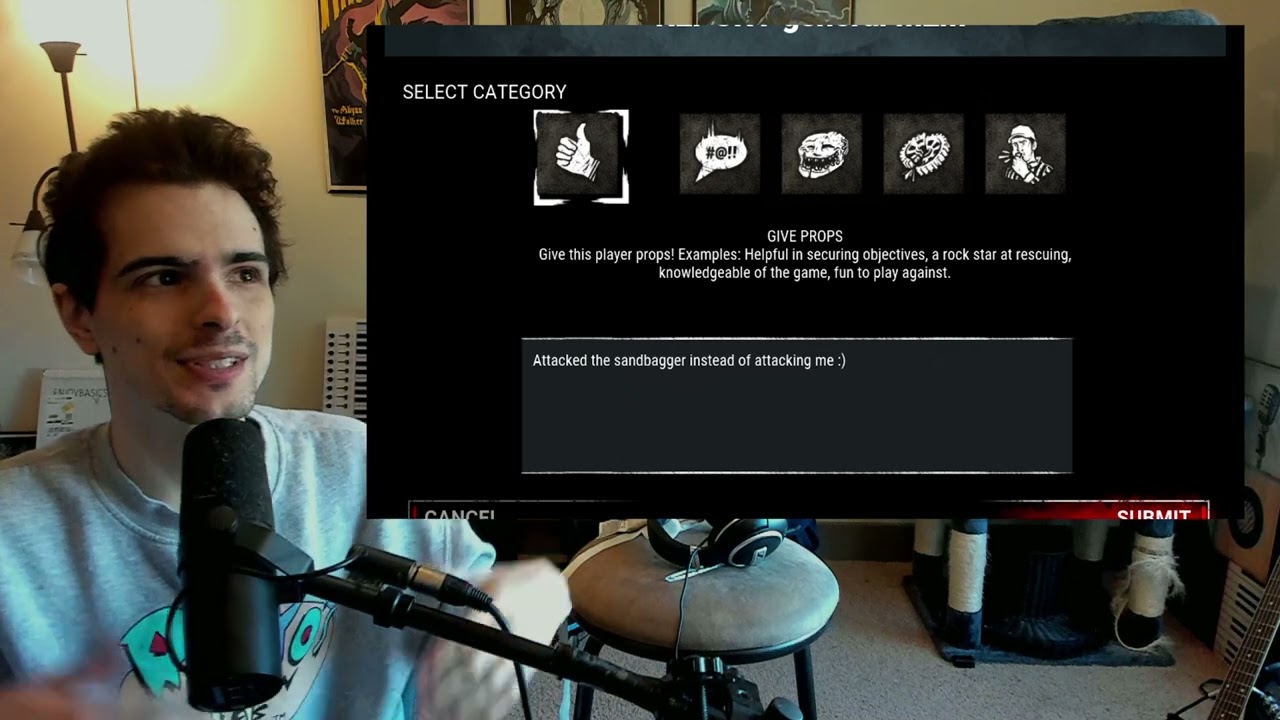Switch selected category to verbal abuse
Viewport: 1280px width, 720px height.
719,153
